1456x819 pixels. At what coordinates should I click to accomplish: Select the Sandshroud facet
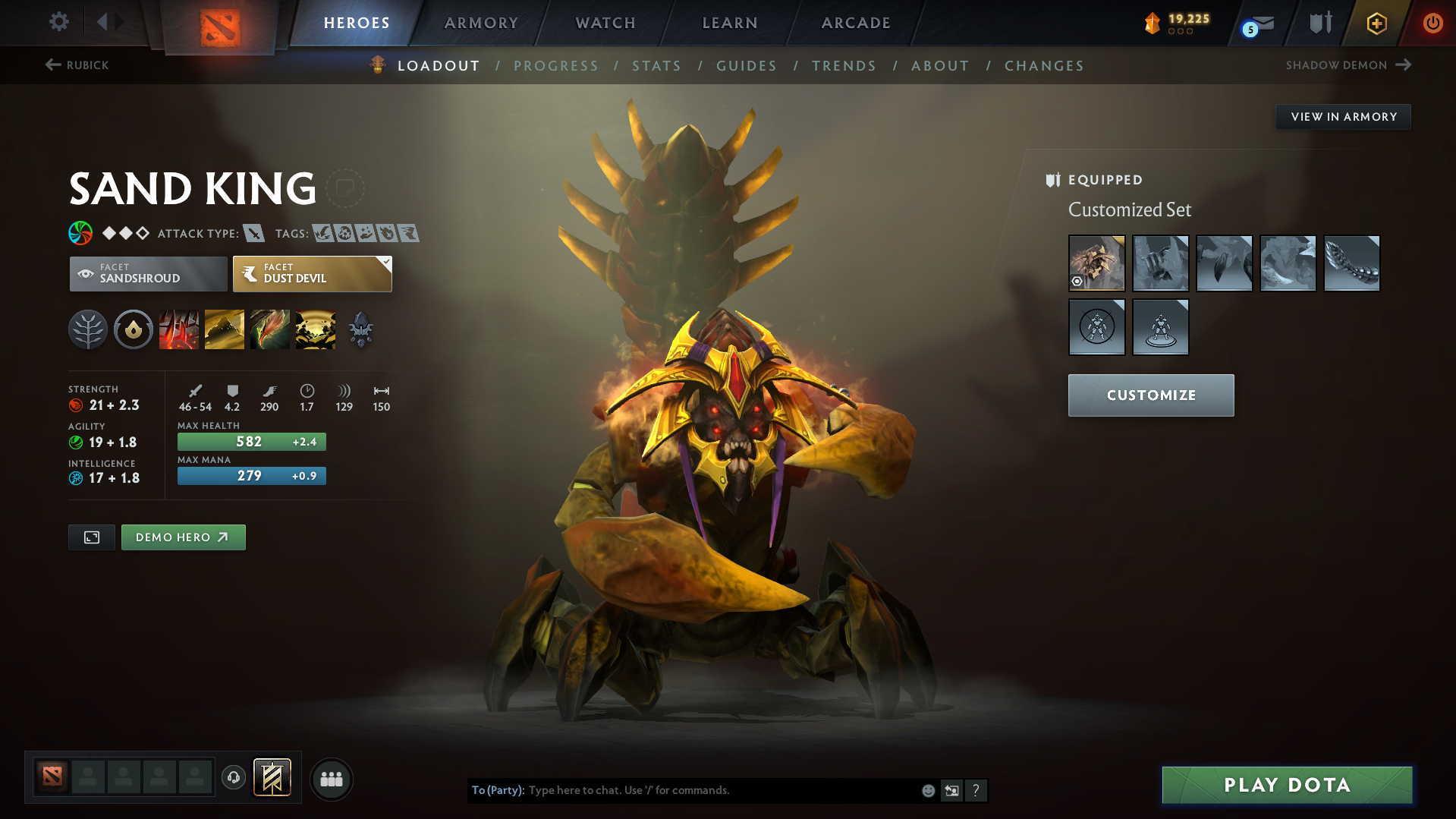tap(147, 273)
